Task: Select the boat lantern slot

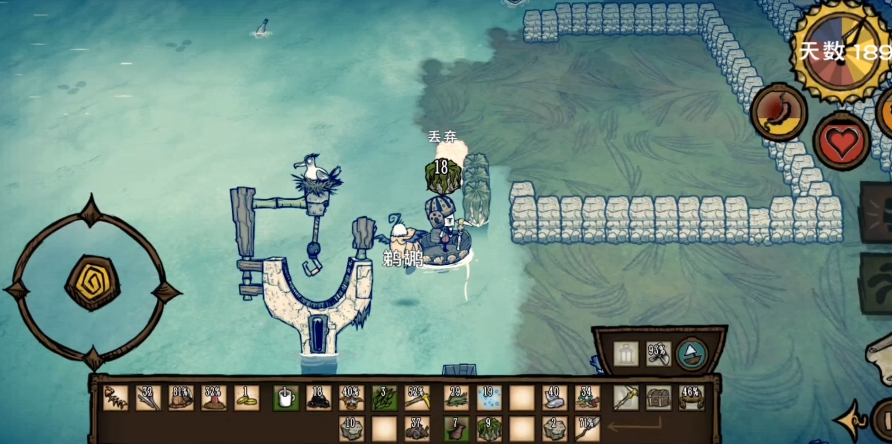Action: pos(625,353)
